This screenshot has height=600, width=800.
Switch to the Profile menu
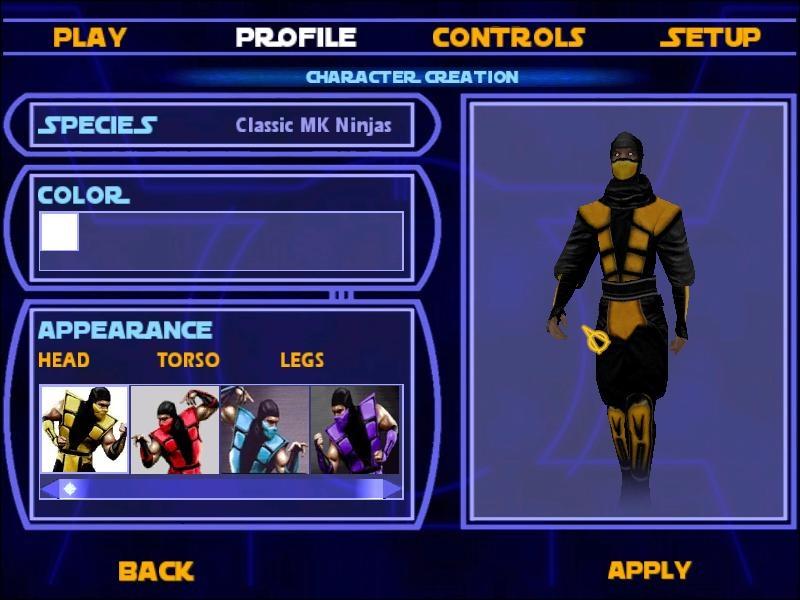pyautogui.click(x=296, y=38)
